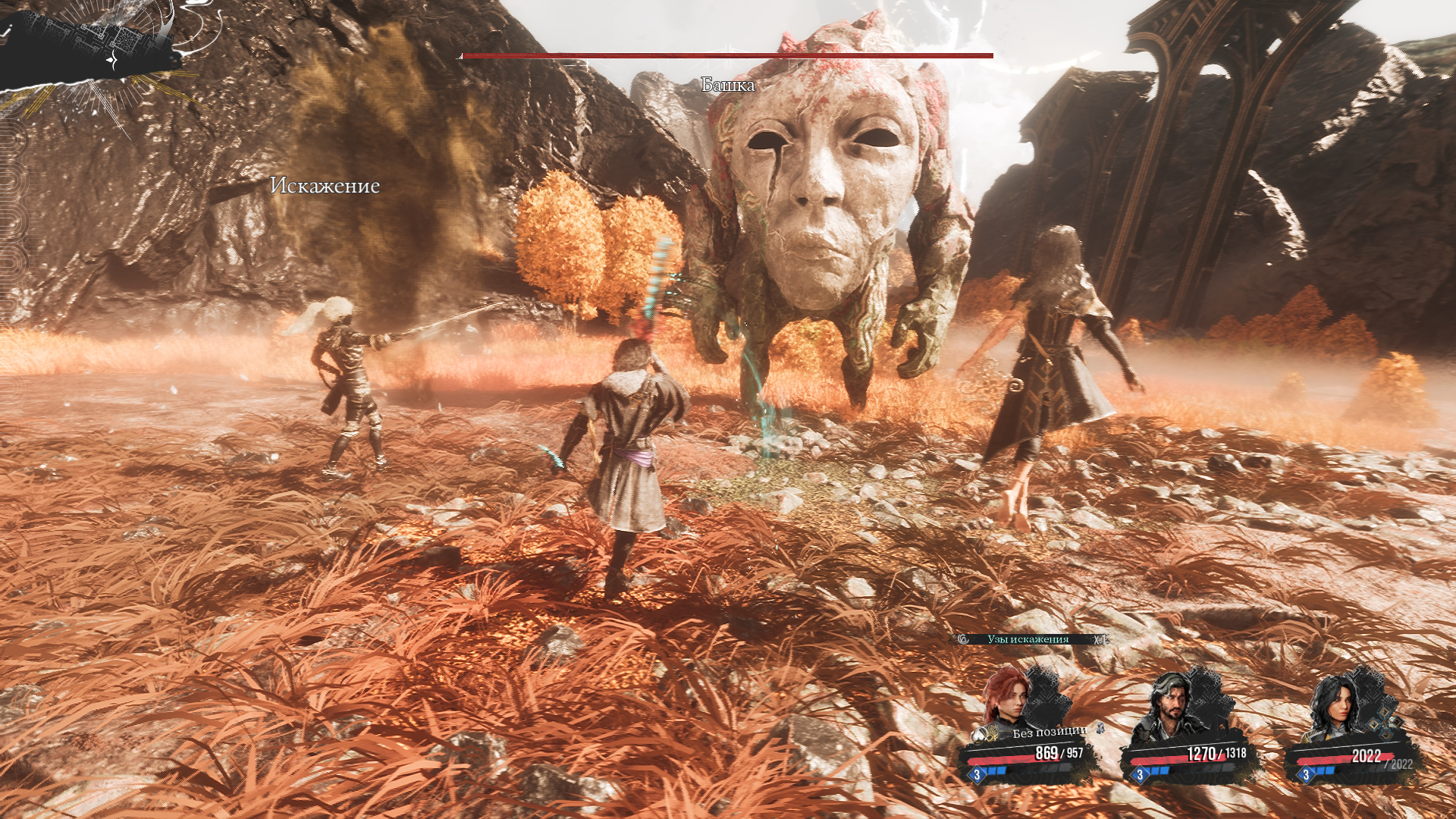Select the red-haired woman's party portrait
The height and width of the screenshot is (819, 1456).
[x=1008, y=696]
